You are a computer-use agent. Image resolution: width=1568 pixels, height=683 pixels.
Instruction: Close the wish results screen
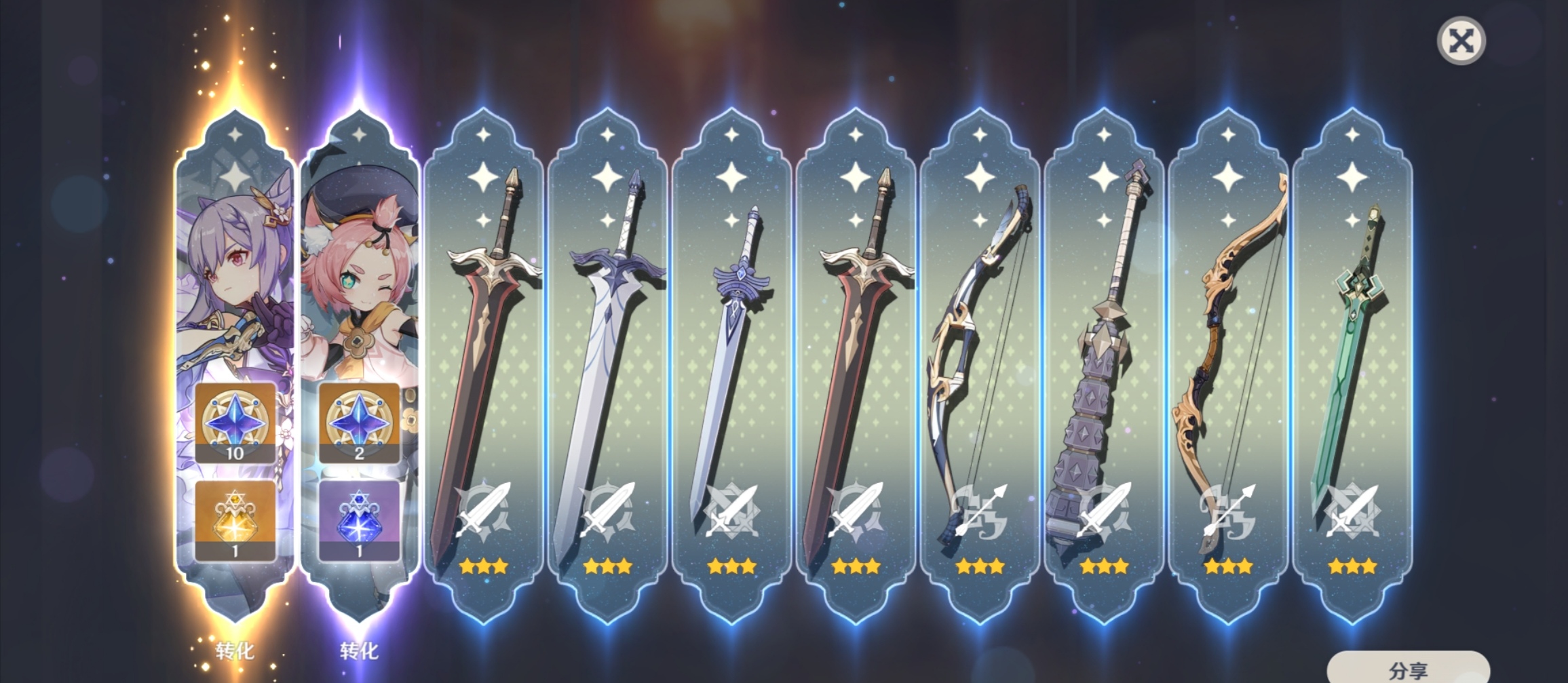[x=1461, y=41]
